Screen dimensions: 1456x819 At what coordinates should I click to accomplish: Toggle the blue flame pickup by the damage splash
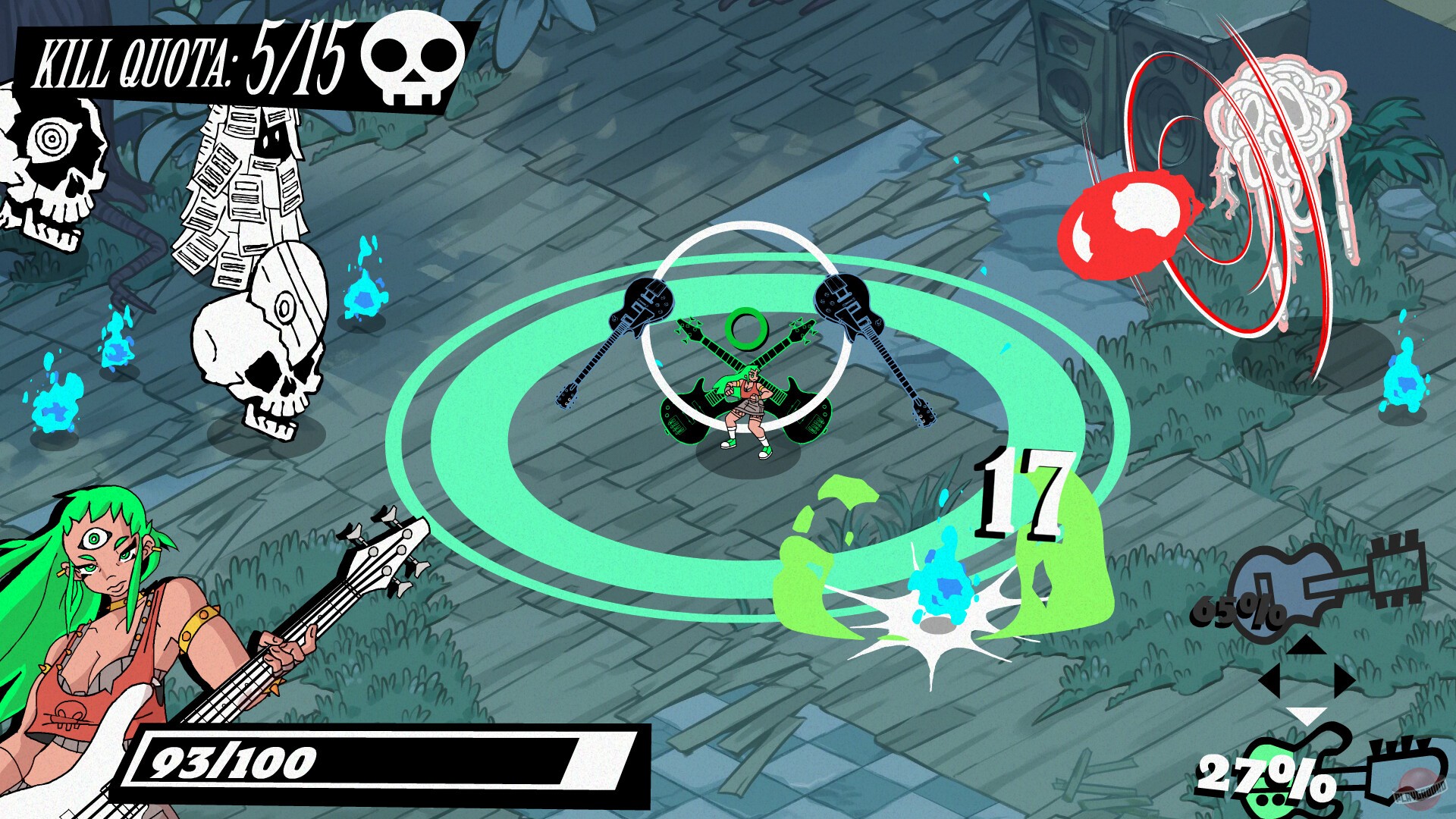tap(944, 588)
